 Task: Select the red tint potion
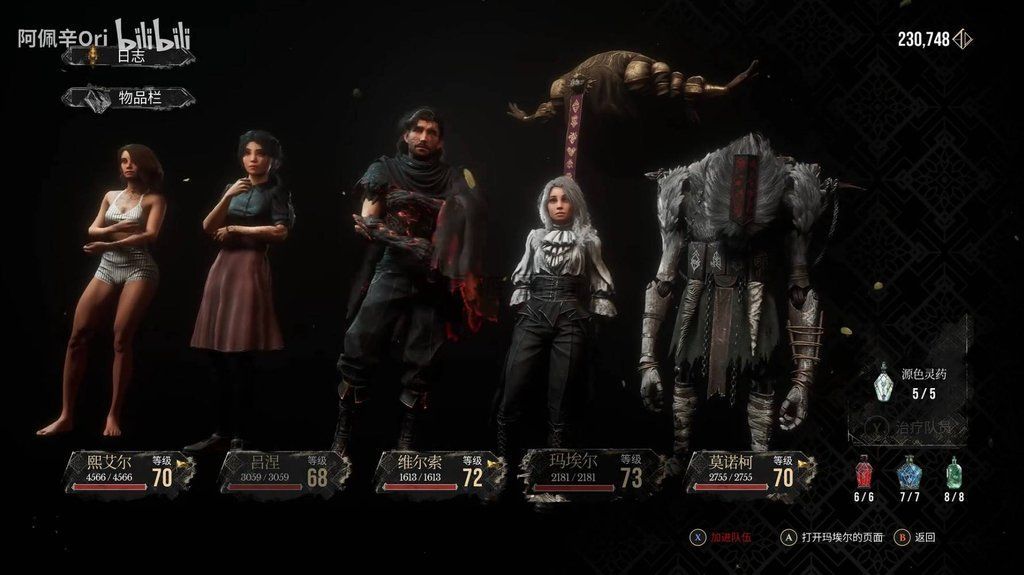click(x=865, y=473)
